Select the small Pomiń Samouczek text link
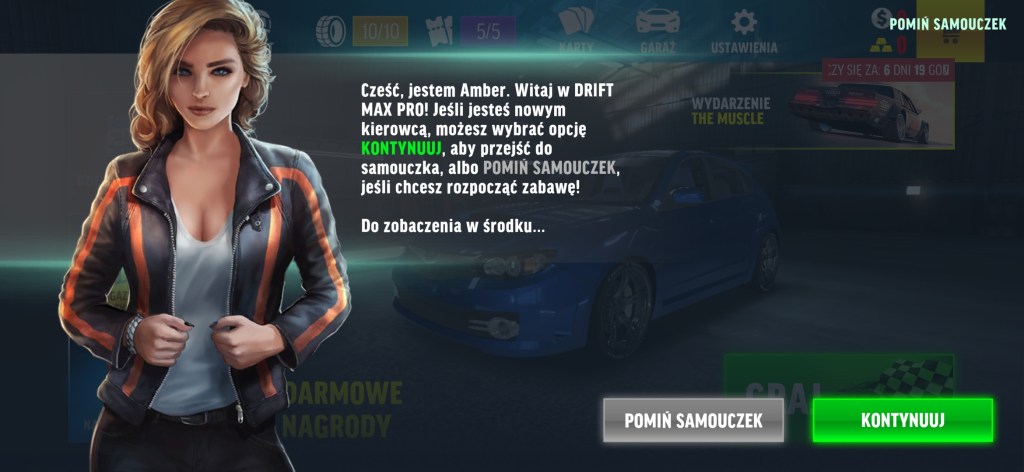This screenshot has width=1024, height=472. (x=947, y=23)
